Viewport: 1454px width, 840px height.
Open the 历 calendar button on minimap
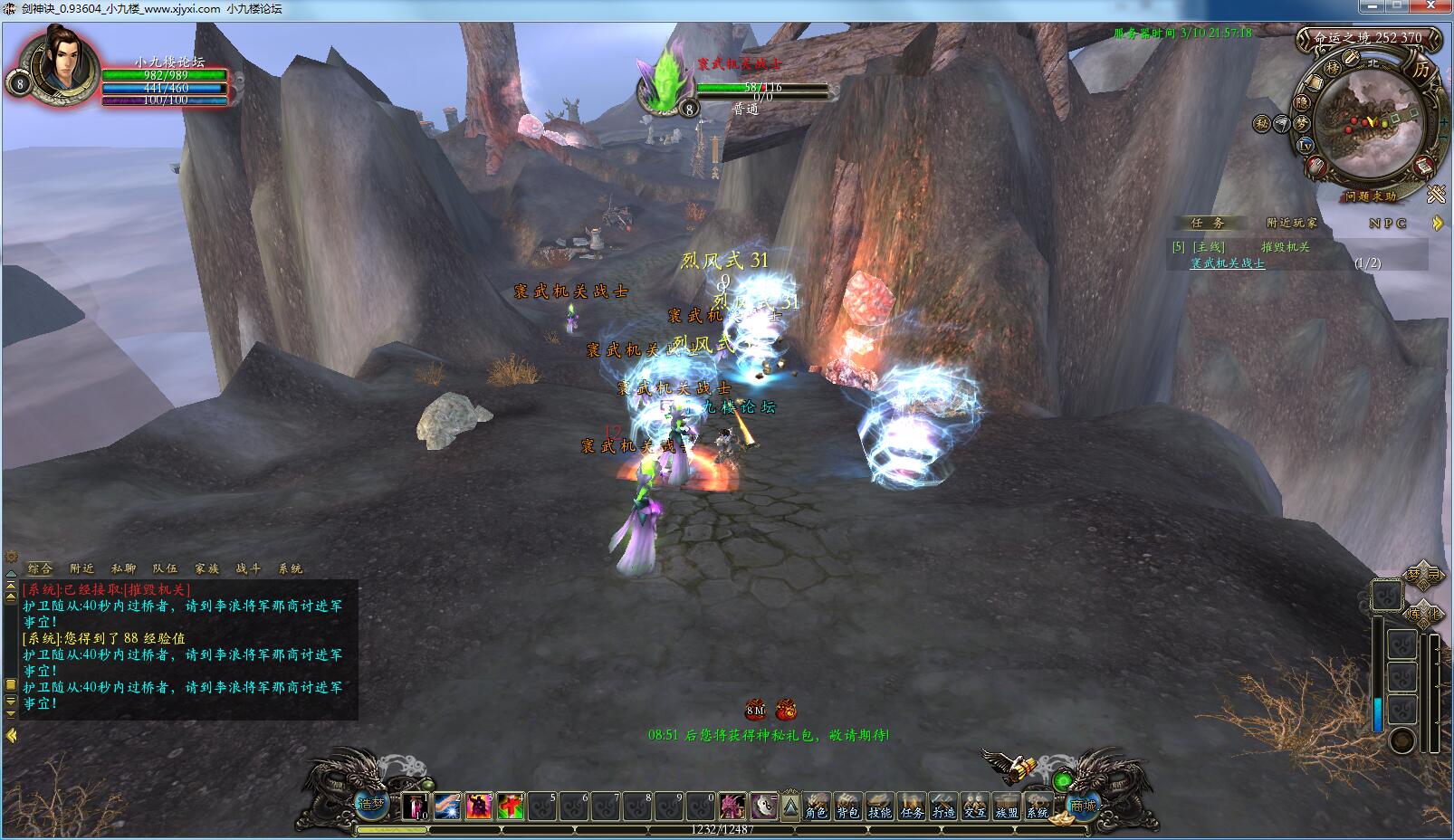[x=1421, y=70]
